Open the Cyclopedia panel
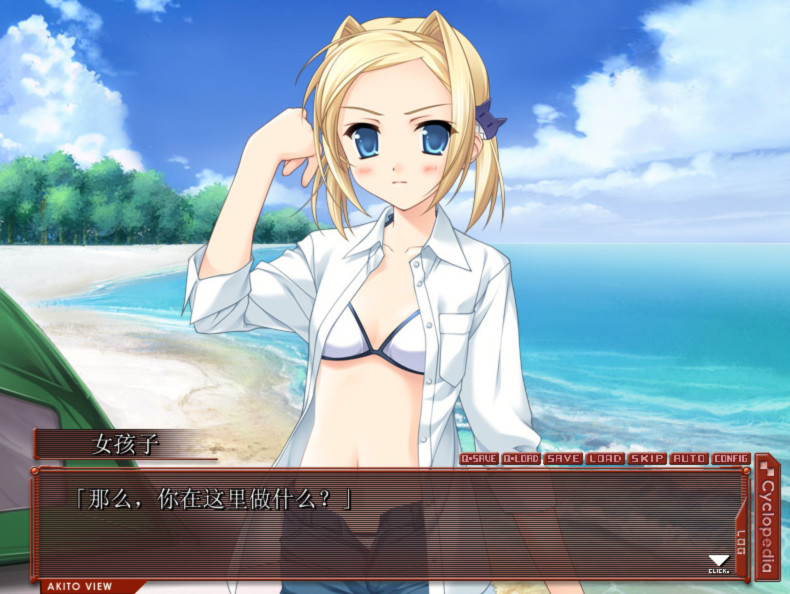Screen dimensions: 790x594 coord(767,518)
